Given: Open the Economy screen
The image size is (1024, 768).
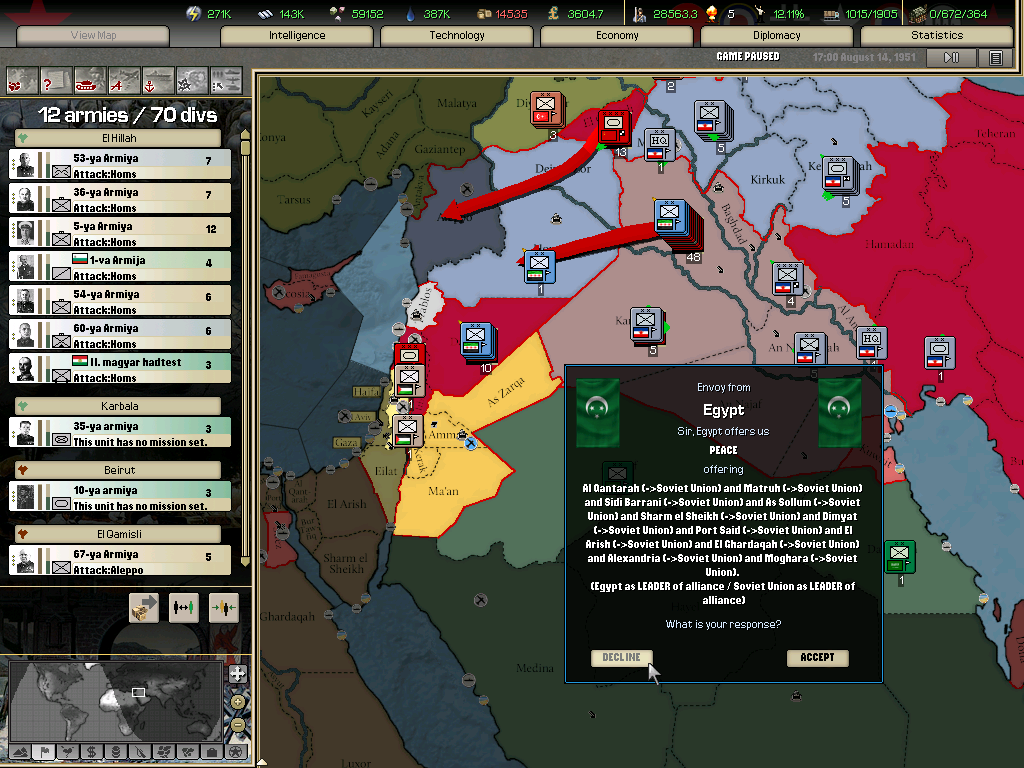Looking at the screenshot, I should click(x=617, y=36).
